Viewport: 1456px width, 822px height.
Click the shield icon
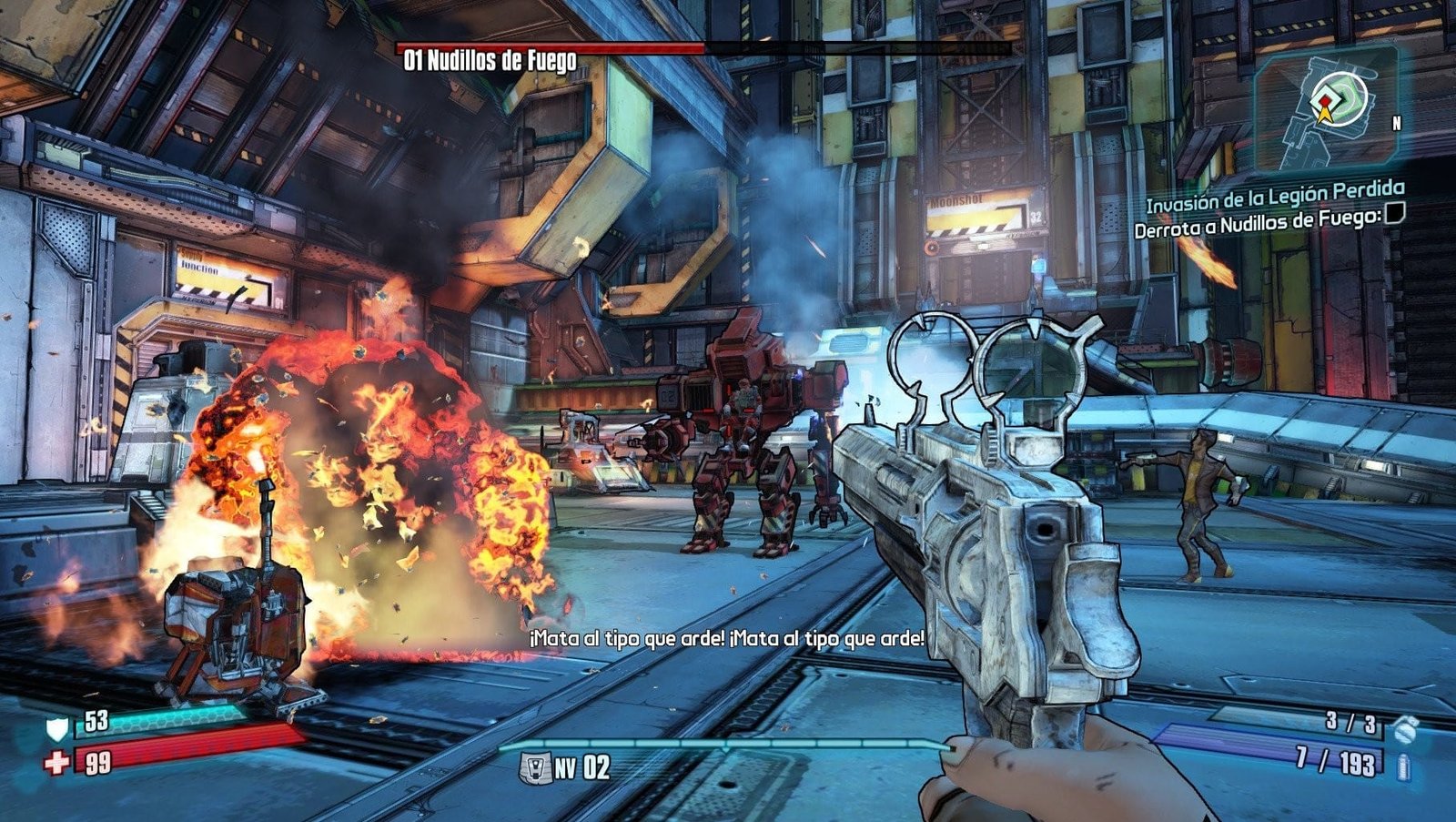tap(57, 727)
